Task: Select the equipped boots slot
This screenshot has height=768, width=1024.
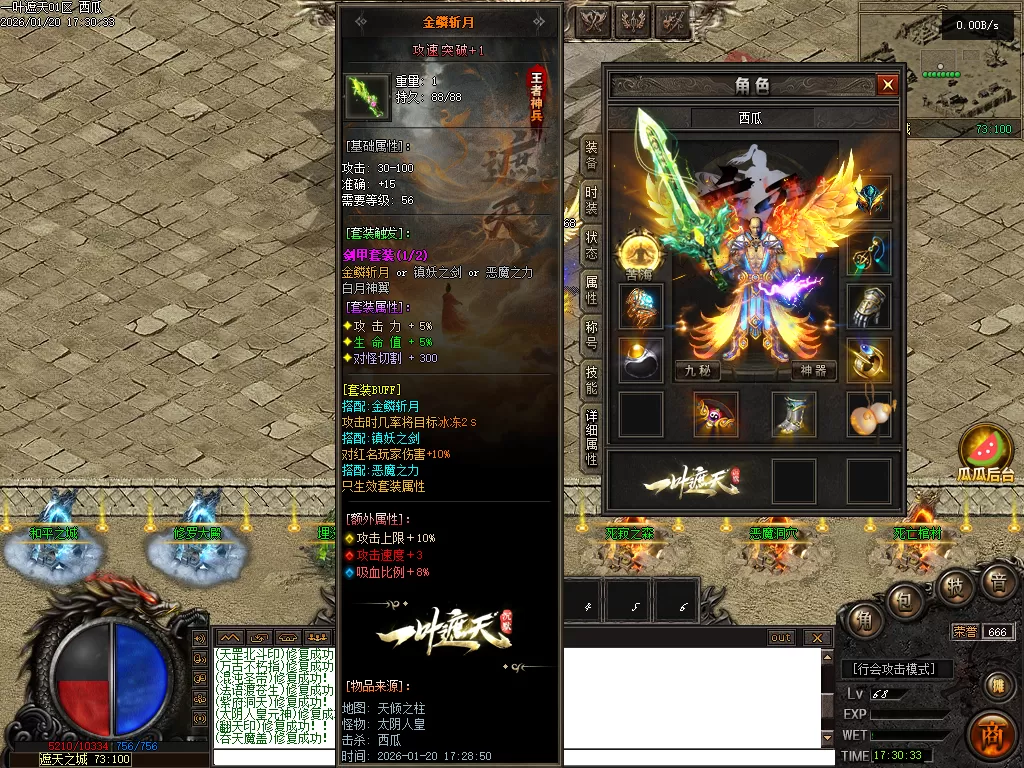Action: (793, 414)
